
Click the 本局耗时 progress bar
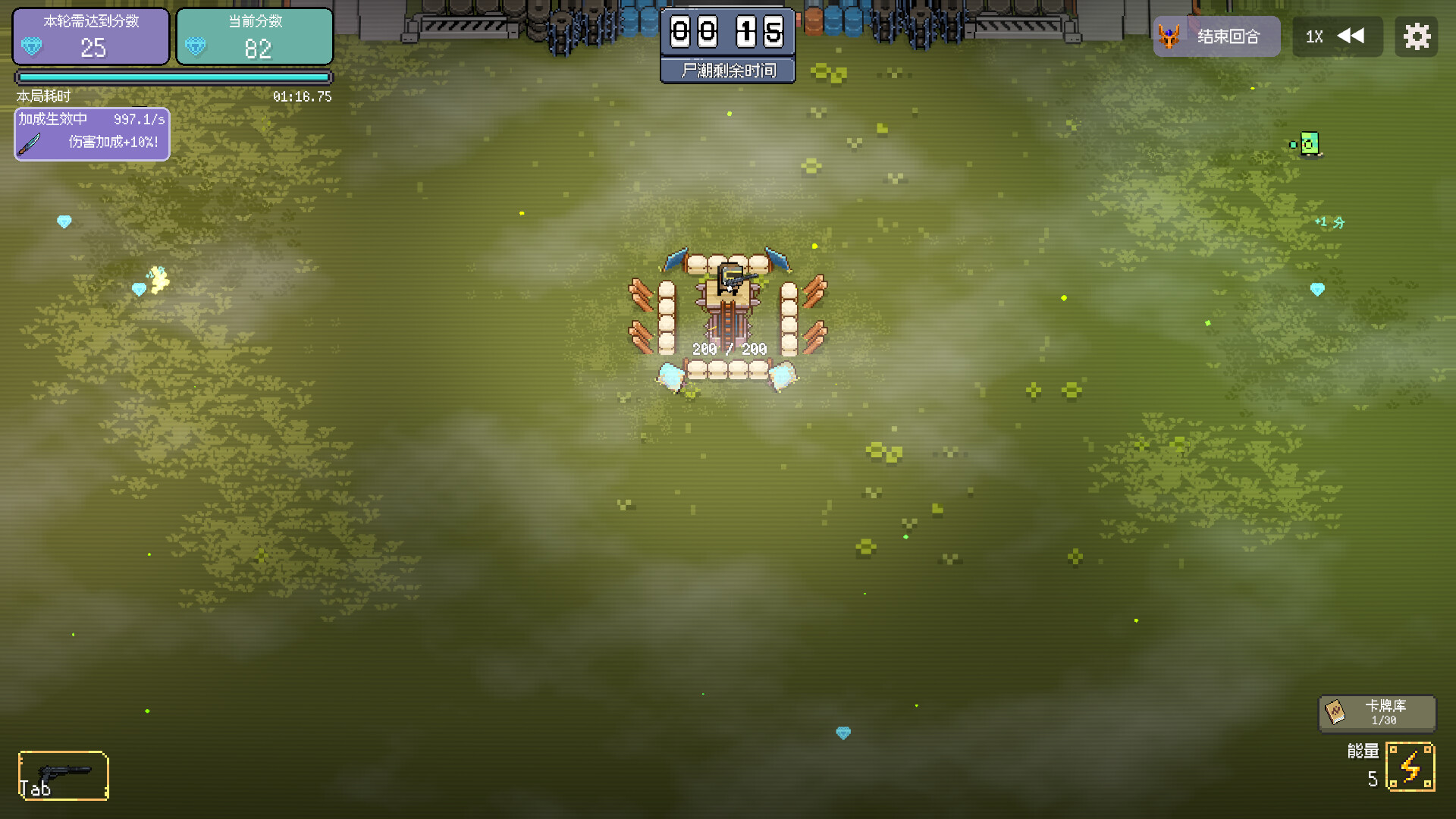(172, 77)
